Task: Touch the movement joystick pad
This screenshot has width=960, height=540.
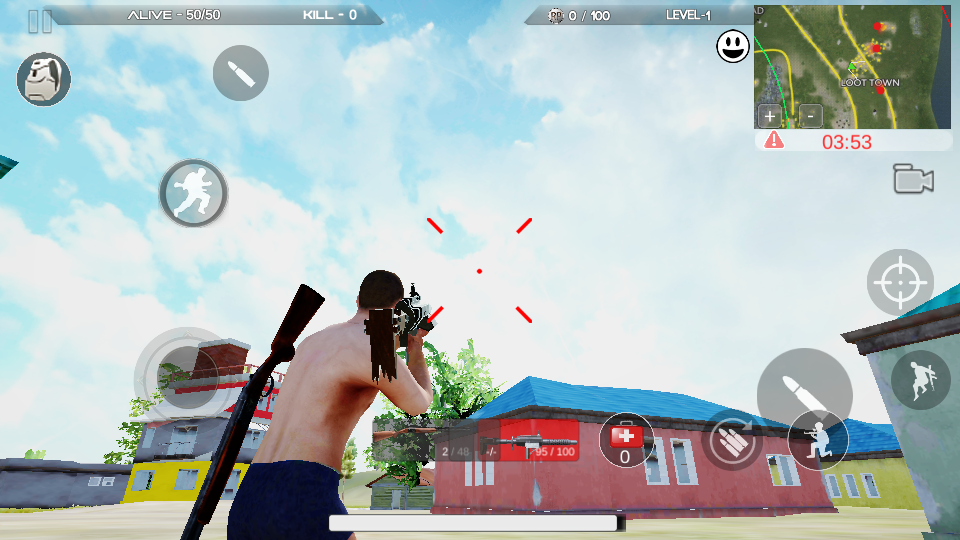Action: click(182, 375)
